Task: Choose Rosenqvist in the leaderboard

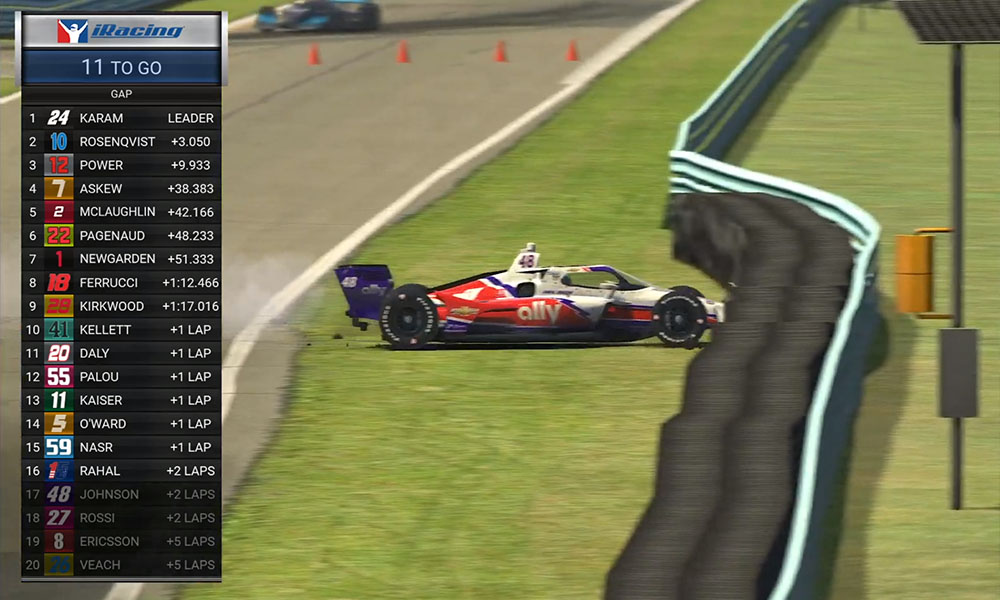Action: tap(121, 142)
